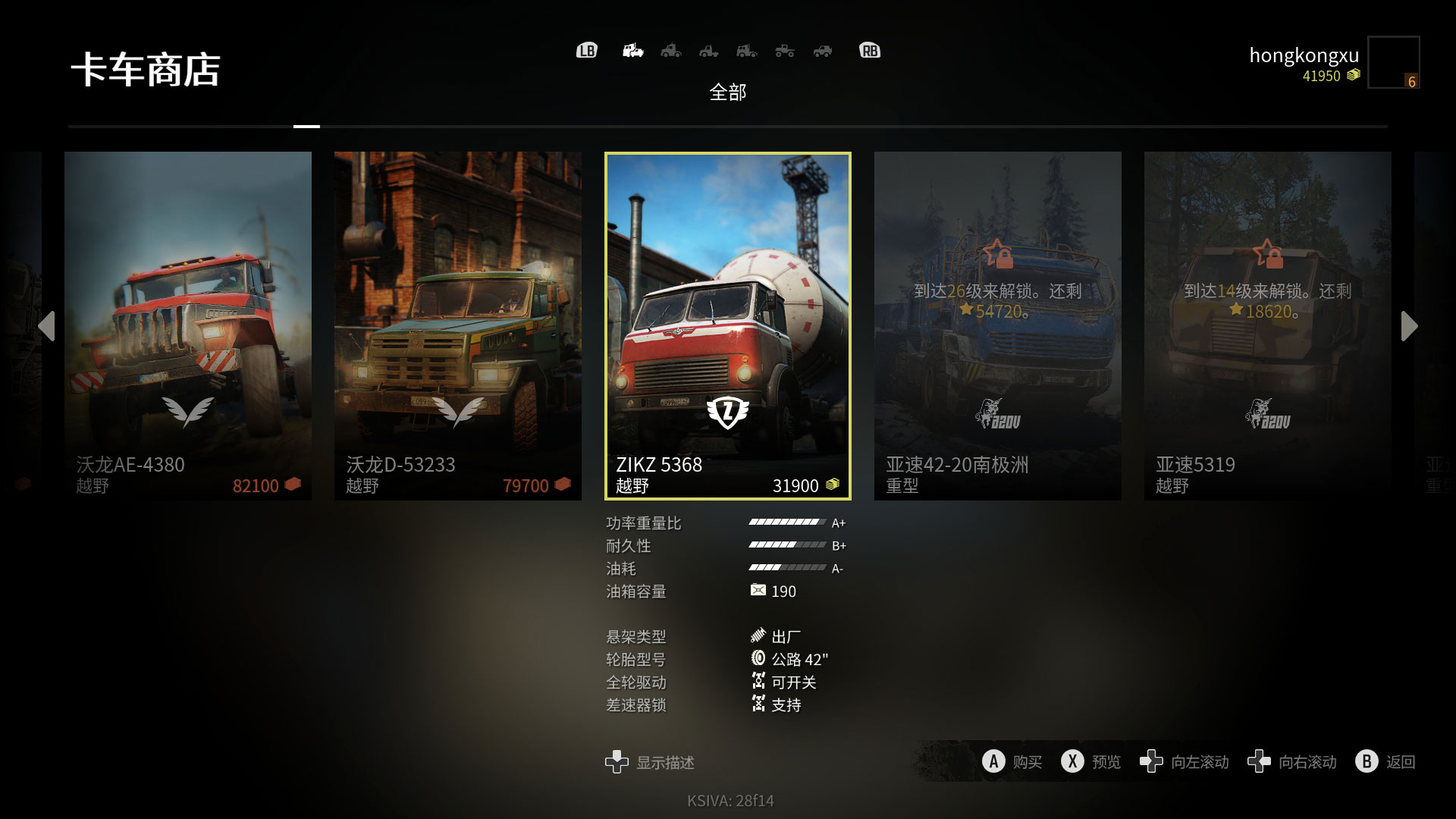Choose the 沃龙D-53233 truck card
This screenshot has width=1456, height=819.
pos(457,325)
